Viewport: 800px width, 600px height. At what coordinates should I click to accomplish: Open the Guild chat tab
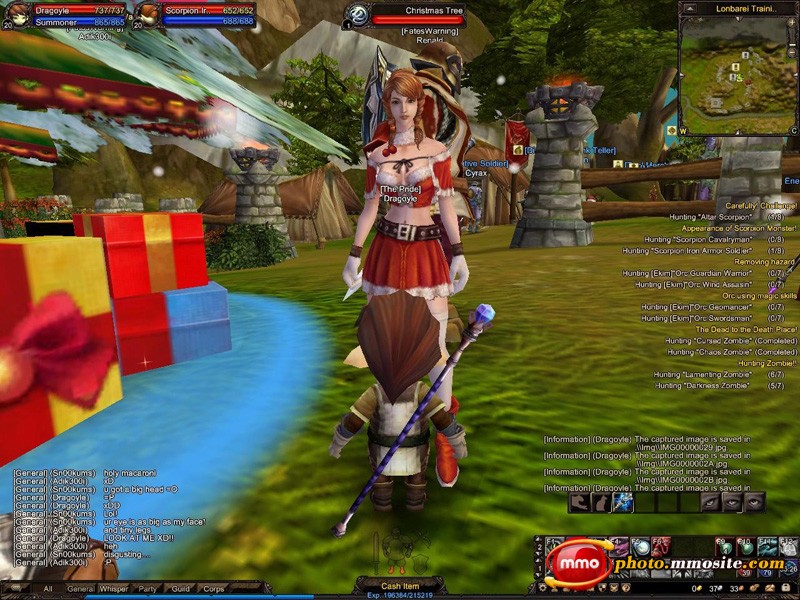point(180,589)
